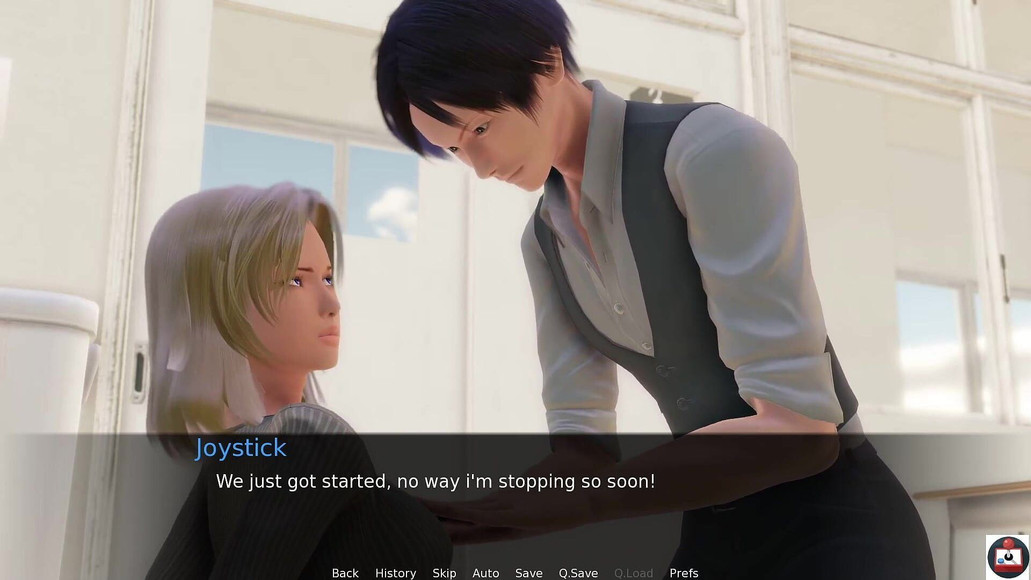Go back one dialogue line

(345, 573)
